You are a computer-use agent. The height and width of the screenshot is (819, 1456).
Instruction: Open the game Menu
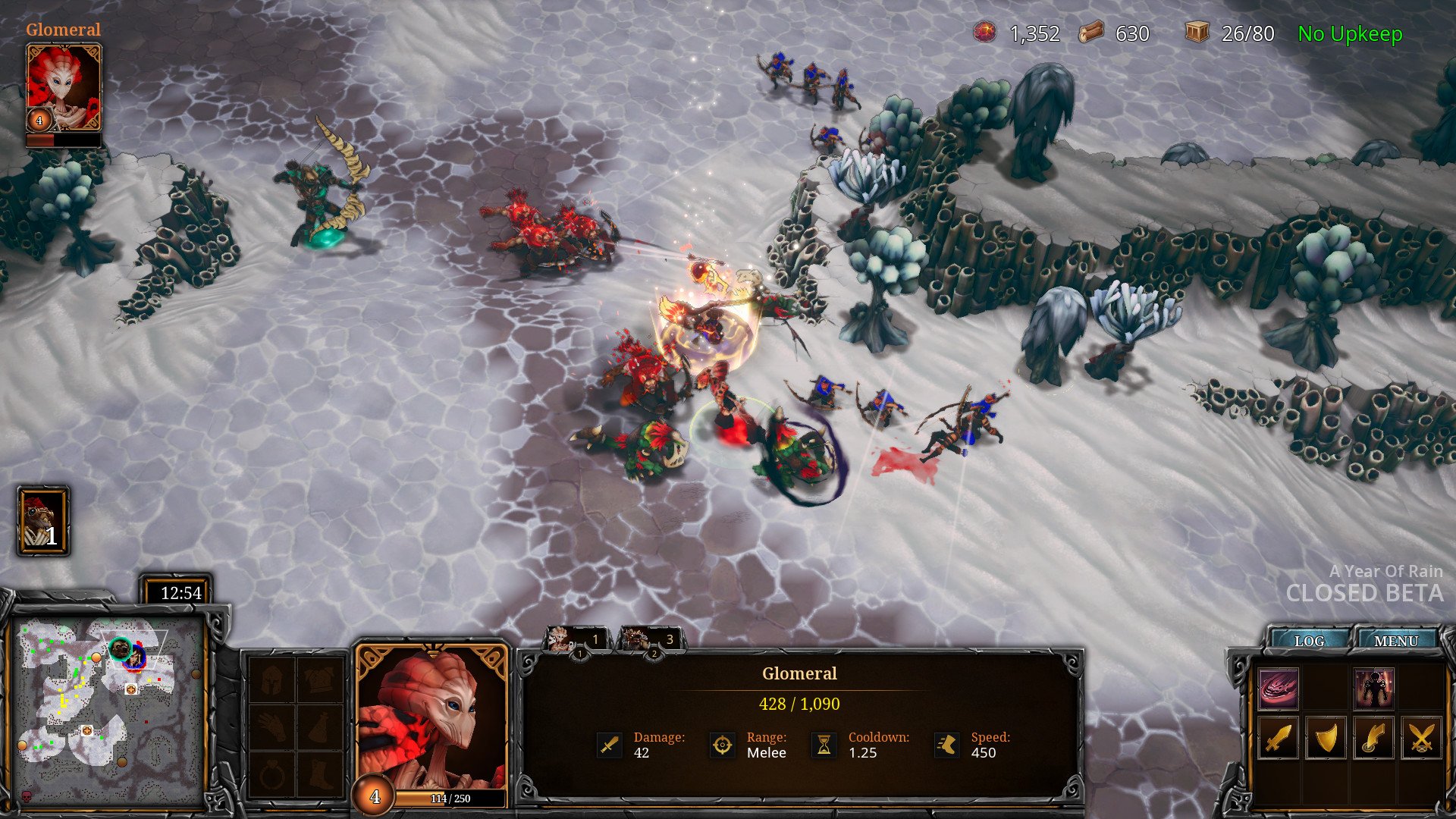click(x=1395, y=641)
